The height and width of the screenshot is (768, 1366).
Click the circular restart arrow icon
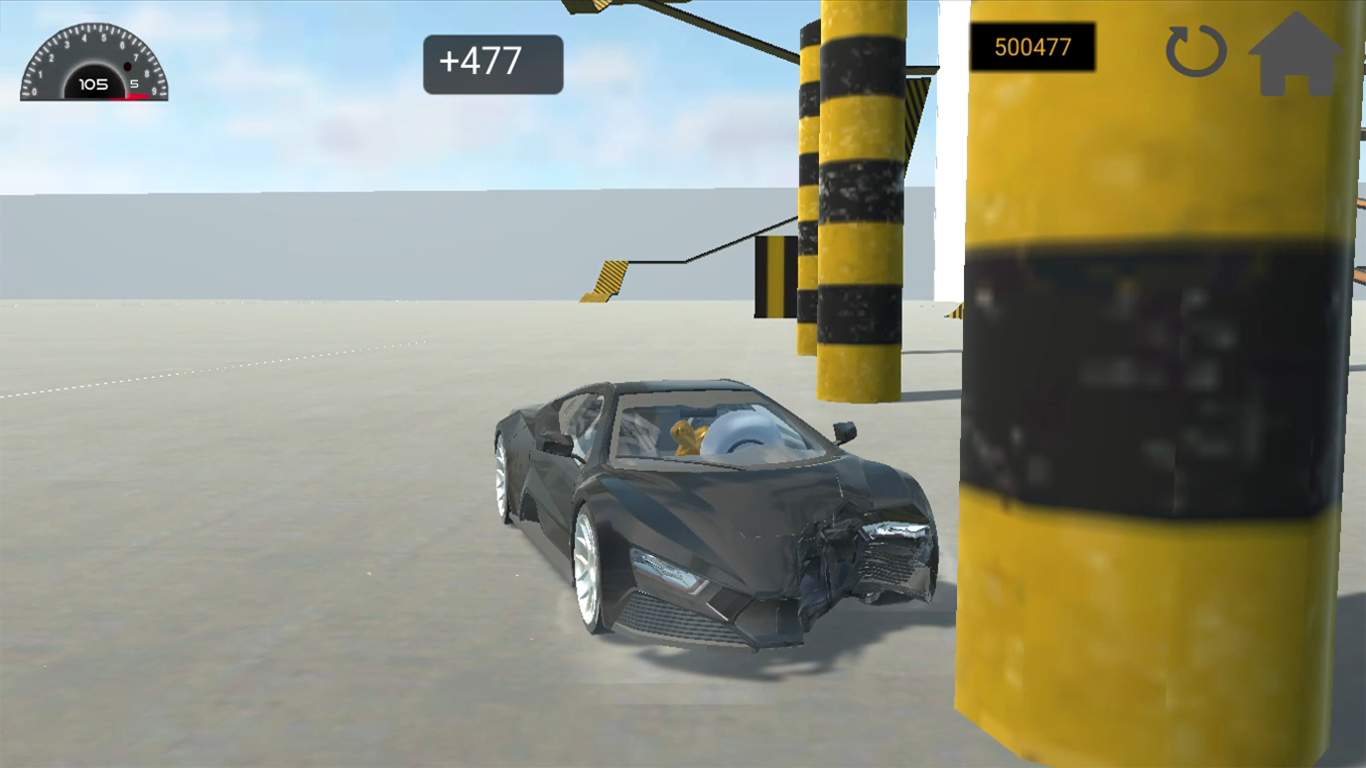(1196, 53)
